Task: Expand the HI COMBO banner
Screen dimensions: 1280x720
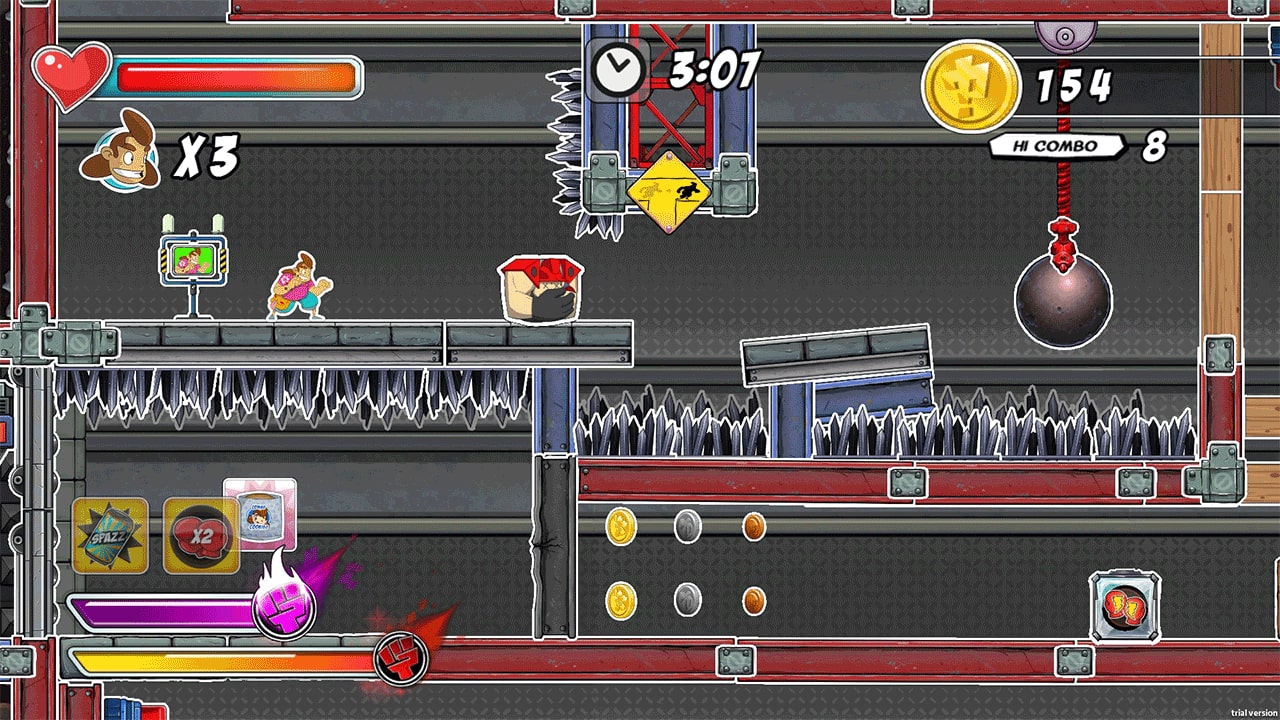Action: coord(1055,145)
